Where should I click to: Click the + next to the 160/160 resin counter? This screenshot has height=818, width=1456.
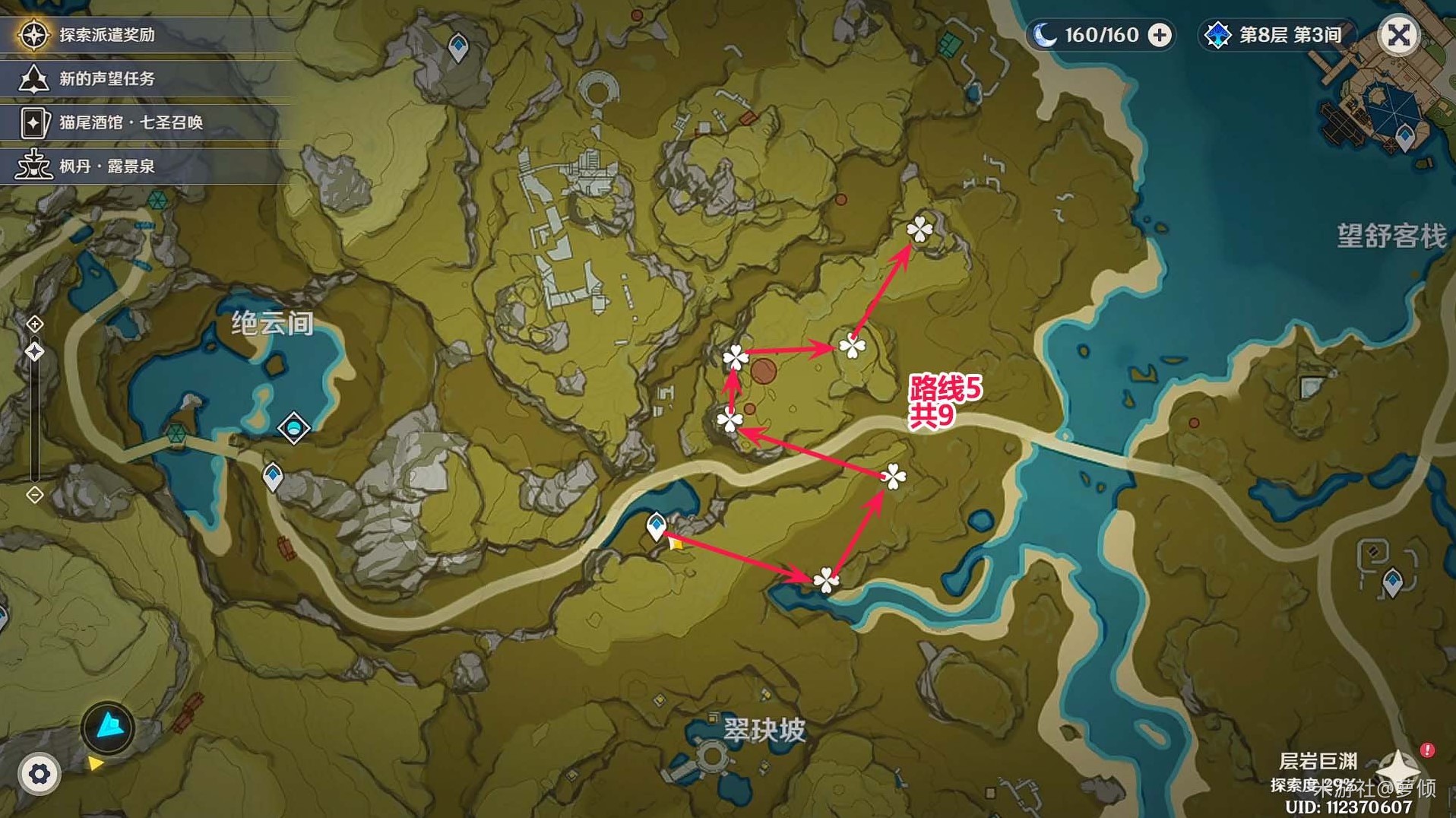pos(1160,34)
